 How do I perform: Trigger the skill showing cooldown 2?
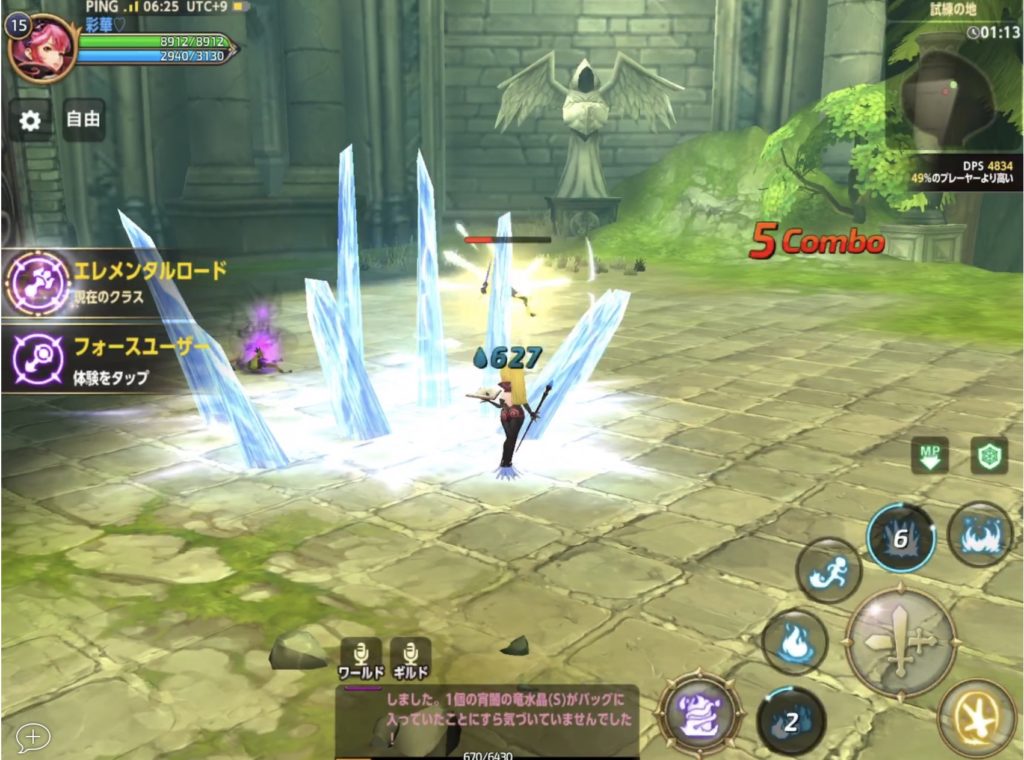(x=791, y=720)
